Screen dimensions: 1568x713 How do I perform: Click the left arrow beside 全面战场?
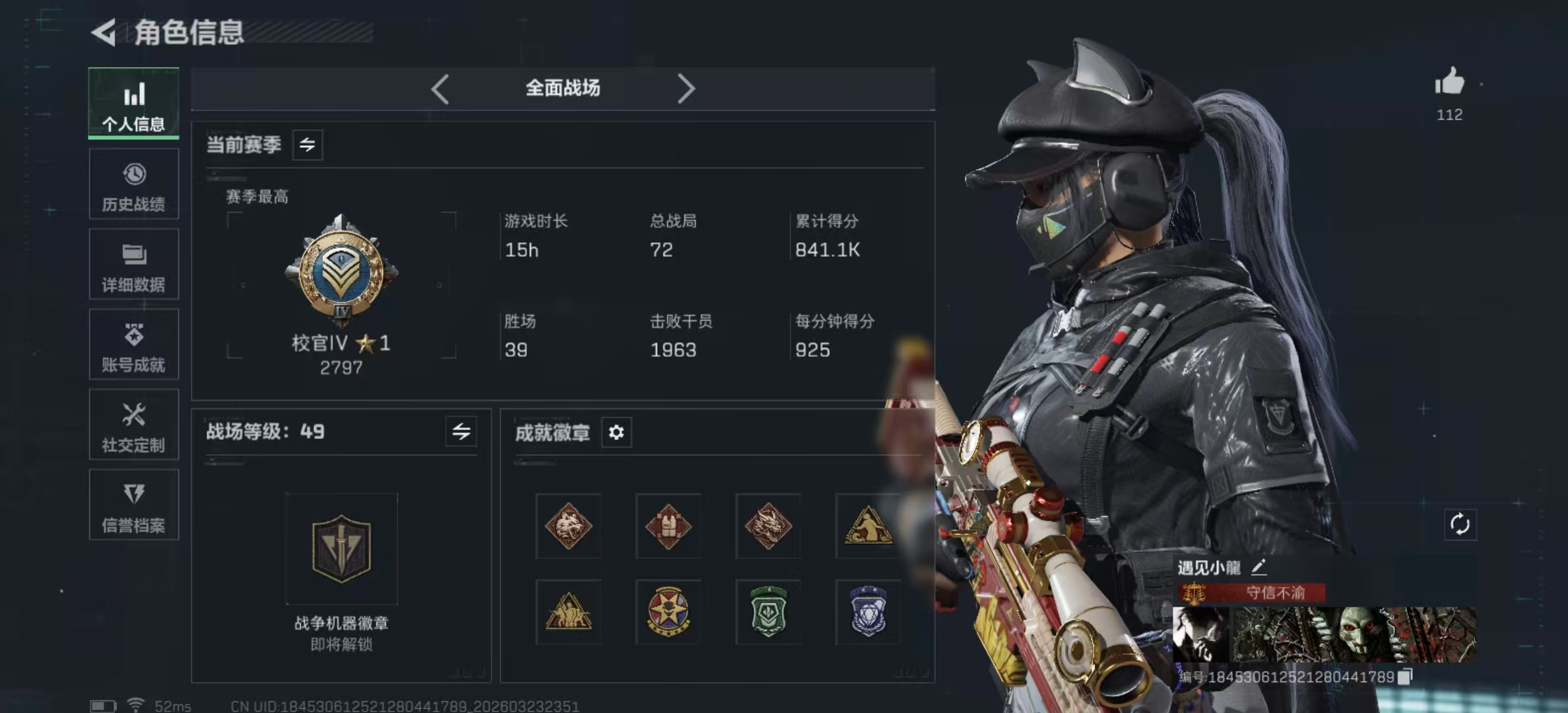[x=440, y=88]
